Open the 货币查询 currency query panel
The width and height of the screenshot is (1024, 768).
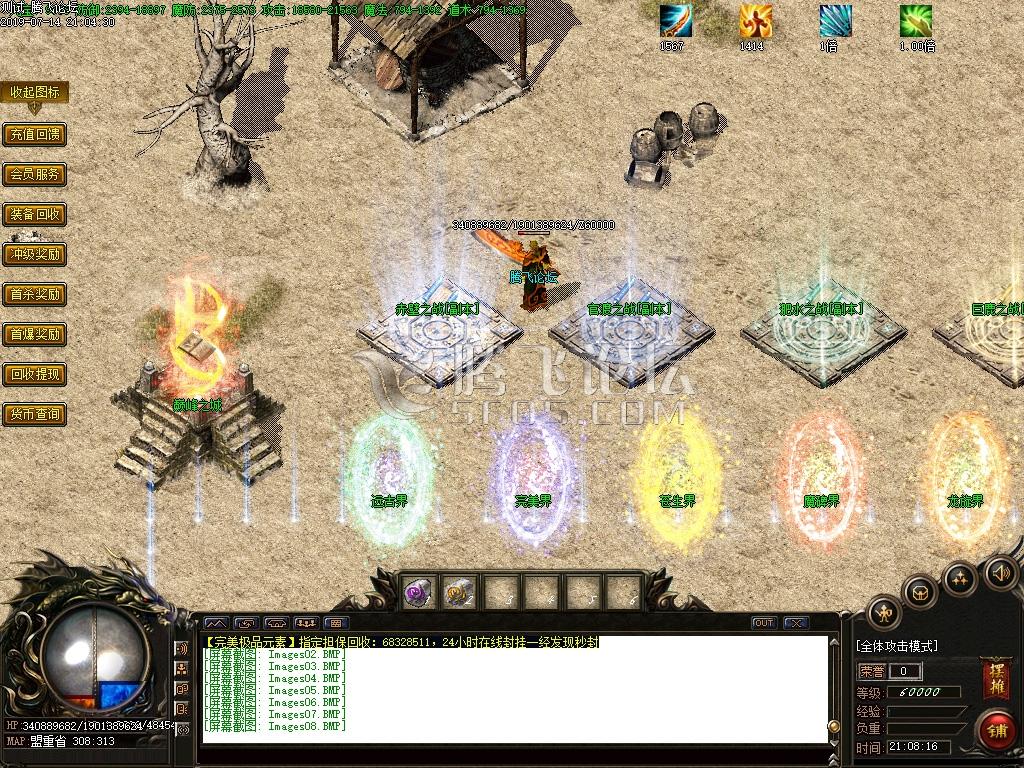pyautogui.click(x=34, y=414)
